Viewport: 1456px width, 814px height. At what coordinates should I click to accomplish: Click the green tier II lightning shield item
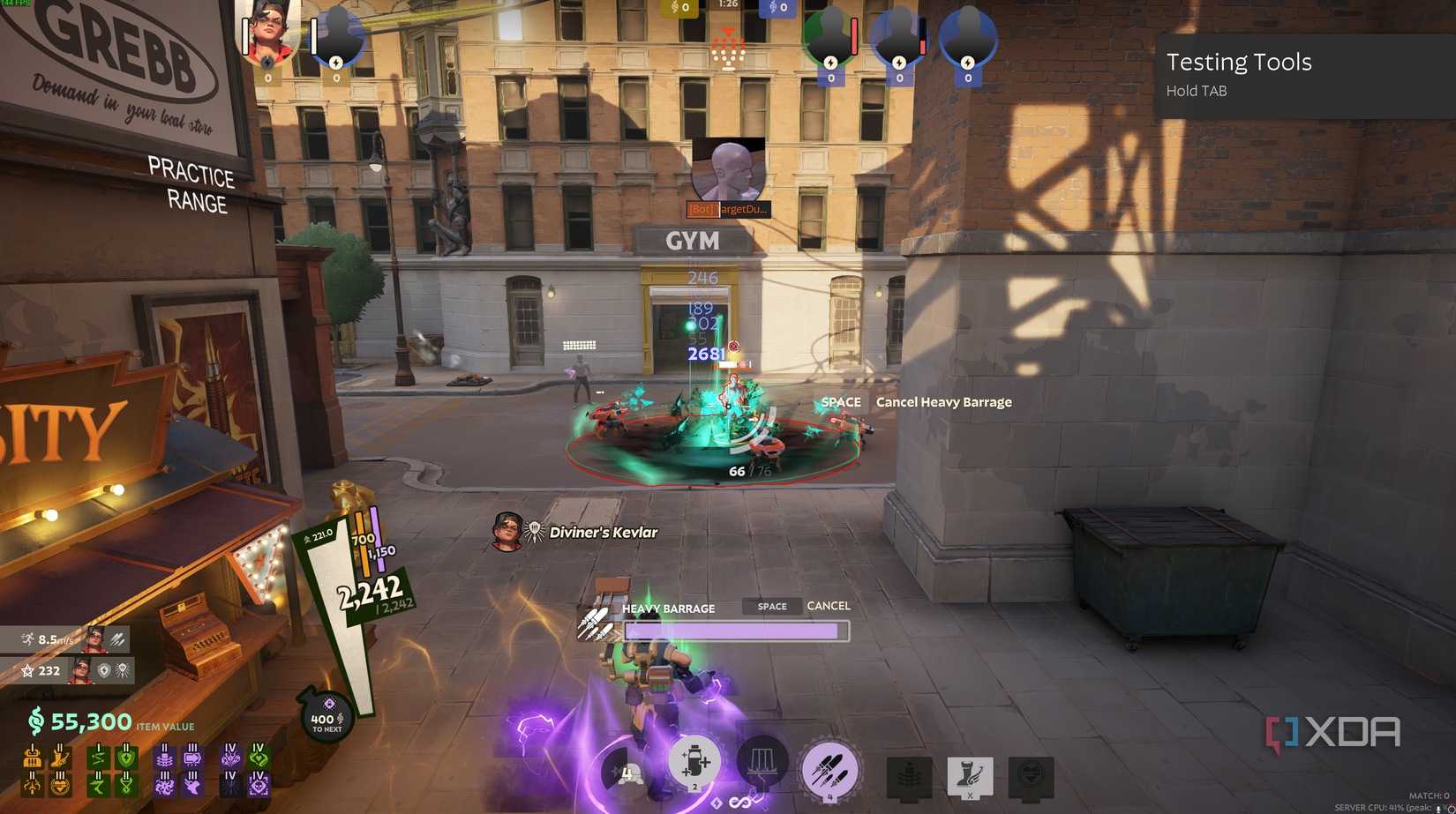126,757
